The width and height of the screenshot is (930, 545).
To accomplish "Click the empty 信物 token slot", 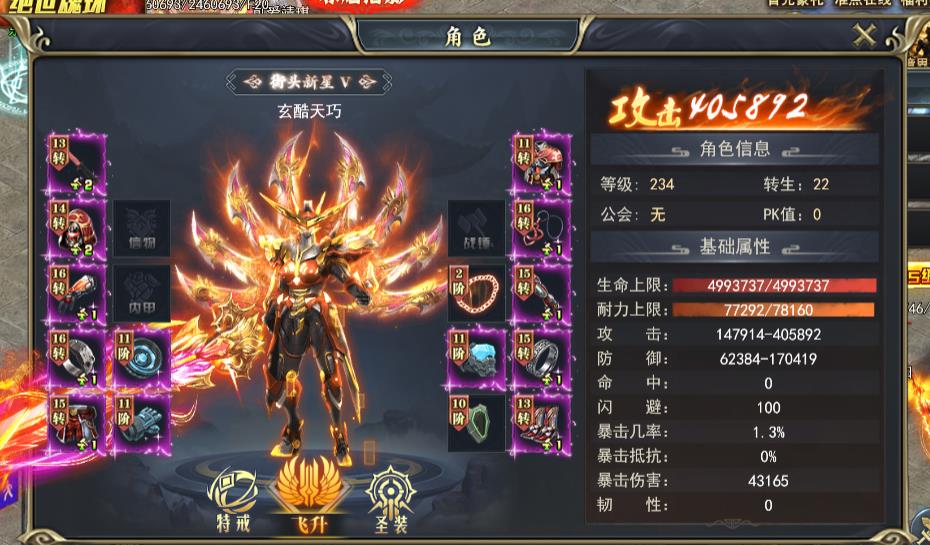I will [x=141, y=229].
